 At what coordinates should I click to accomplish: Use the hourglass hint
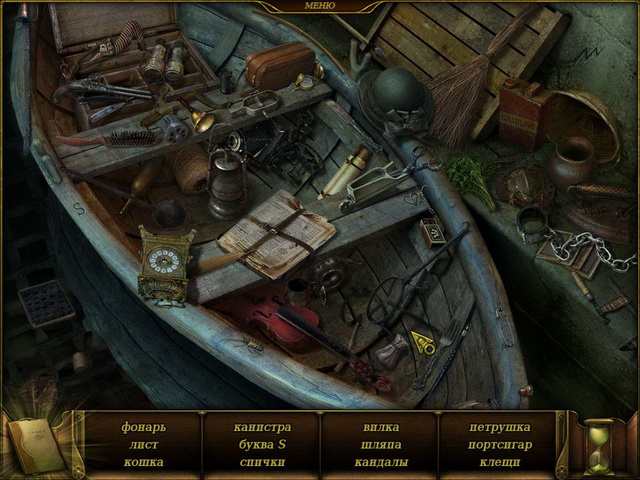(x=600, y=444)
